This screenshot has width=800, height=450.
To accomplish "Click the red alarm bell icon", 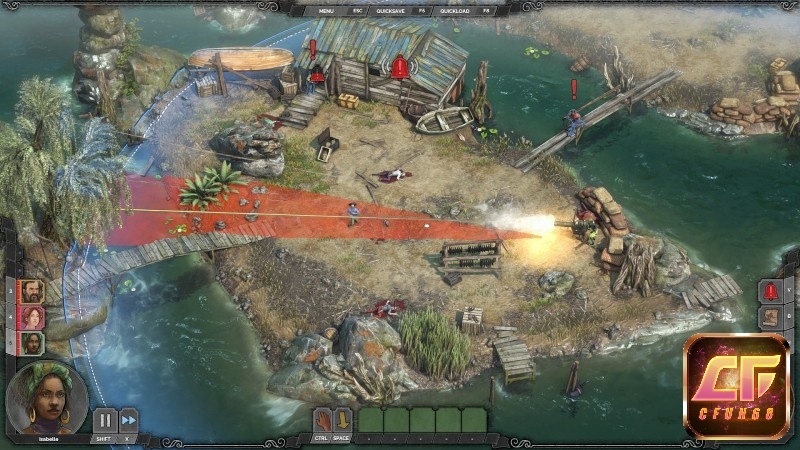I will (771, 292).
